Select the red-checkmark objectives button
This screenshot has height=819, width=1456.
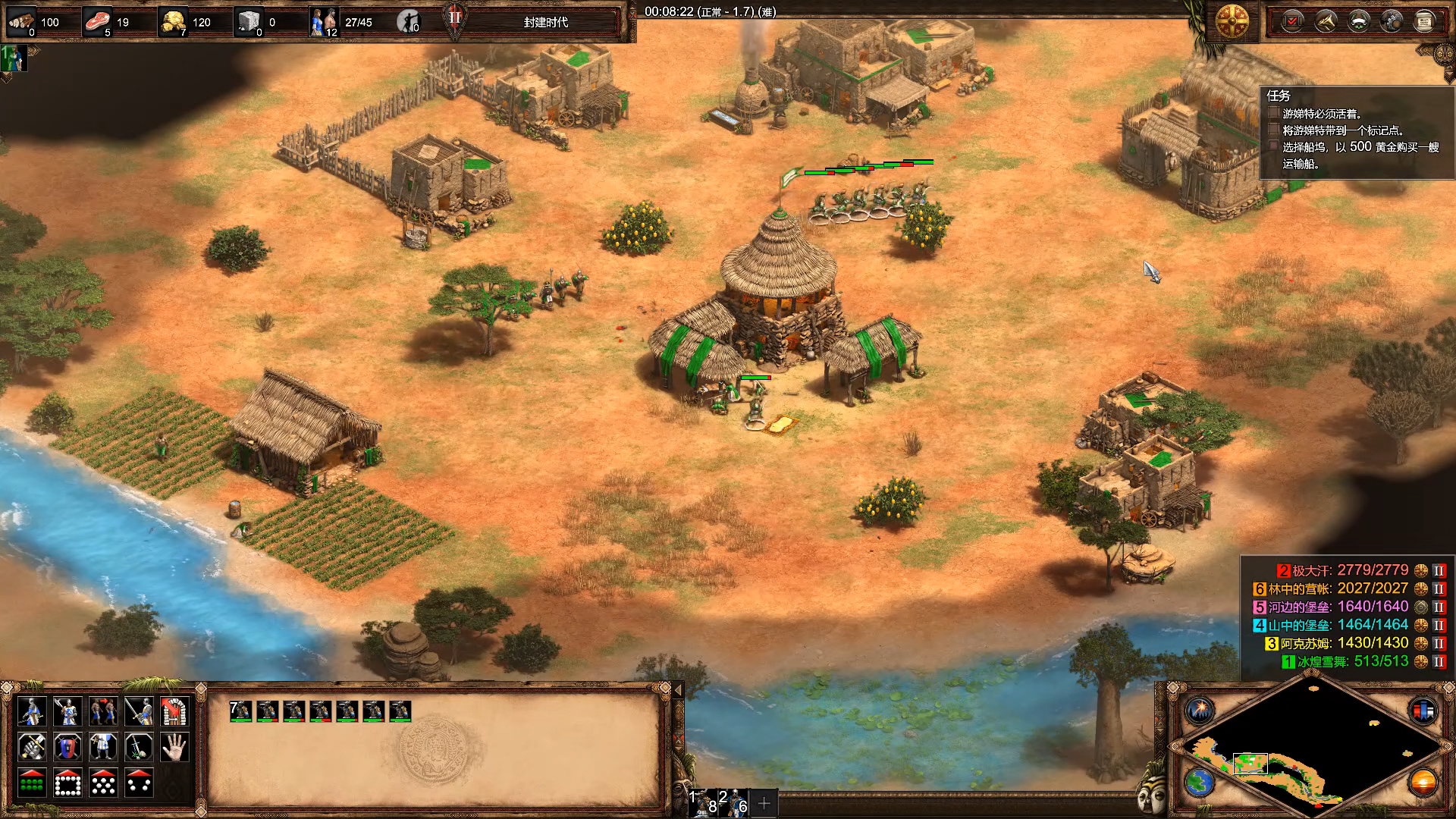coord(1292,21)
